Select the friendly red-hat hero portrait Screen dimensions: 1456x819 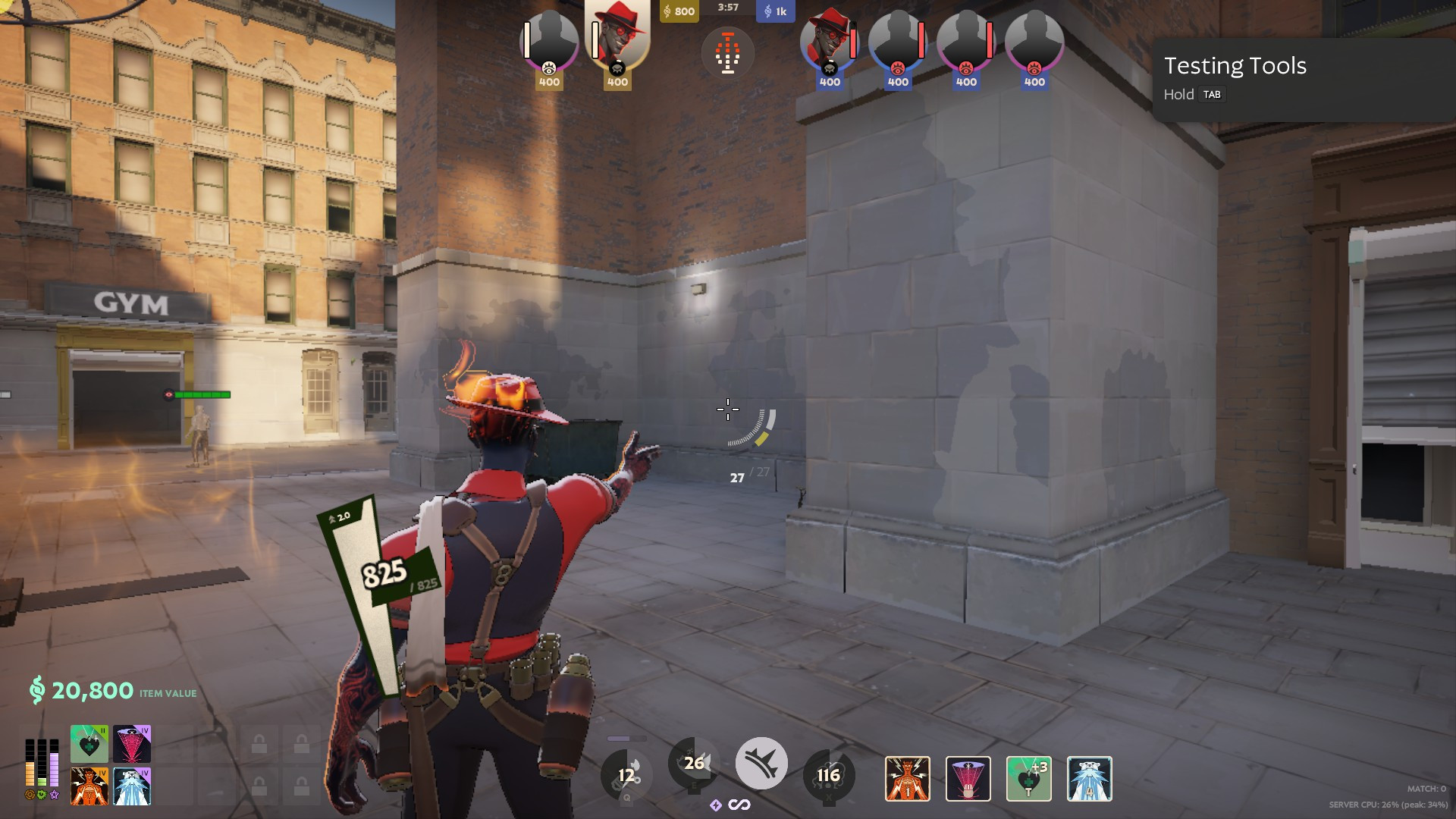click(617, 38)
